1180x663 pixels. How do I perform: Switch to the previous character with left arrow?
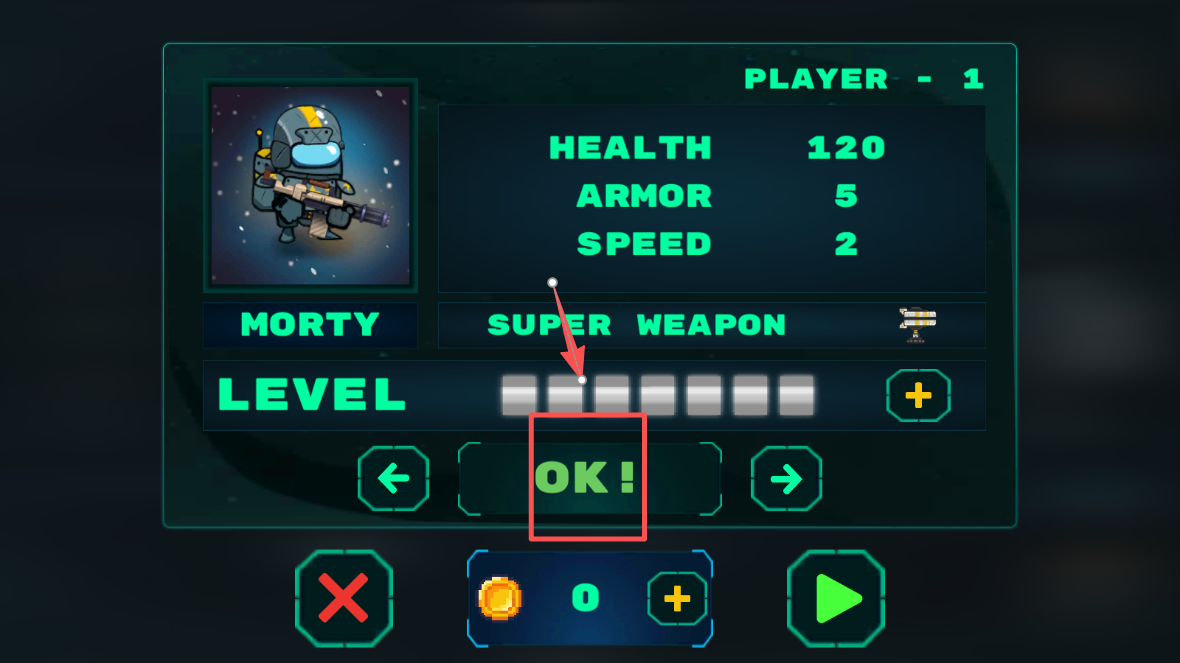tap(393, 479)
